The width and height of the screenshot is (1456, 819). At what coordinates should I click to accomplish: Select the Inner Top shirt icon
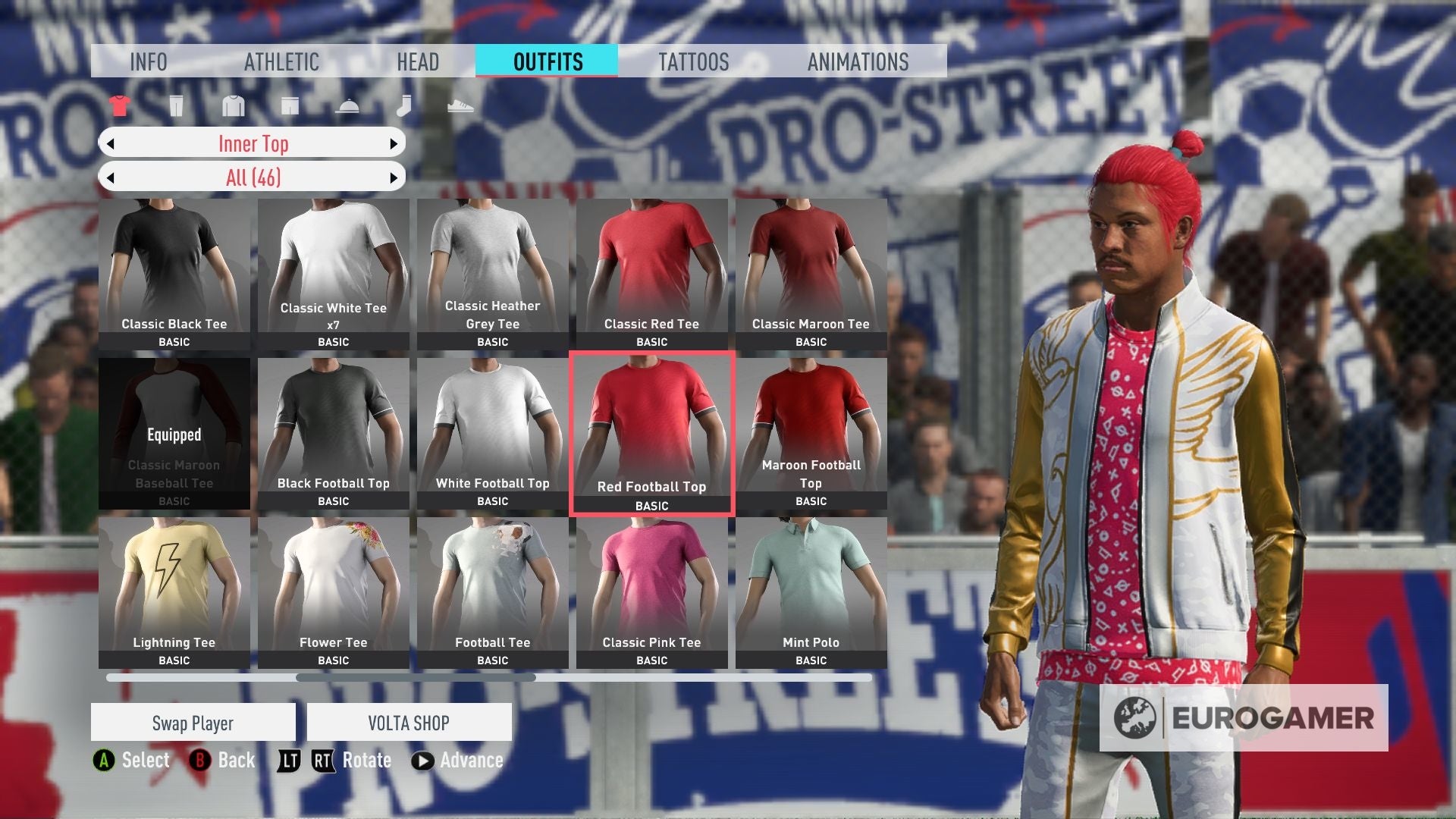[x=120, y=106]
